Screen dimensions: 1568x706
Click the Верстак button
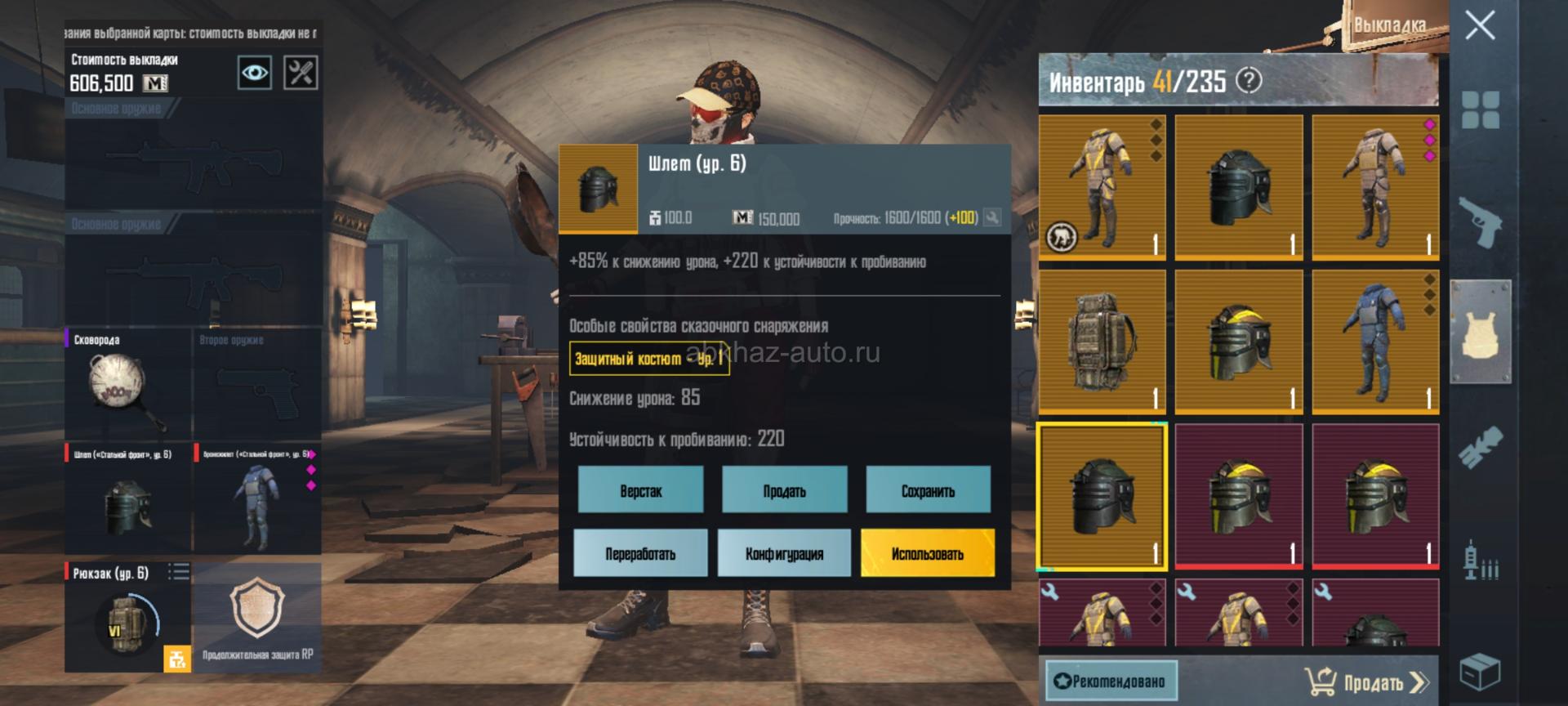[640, 490]
